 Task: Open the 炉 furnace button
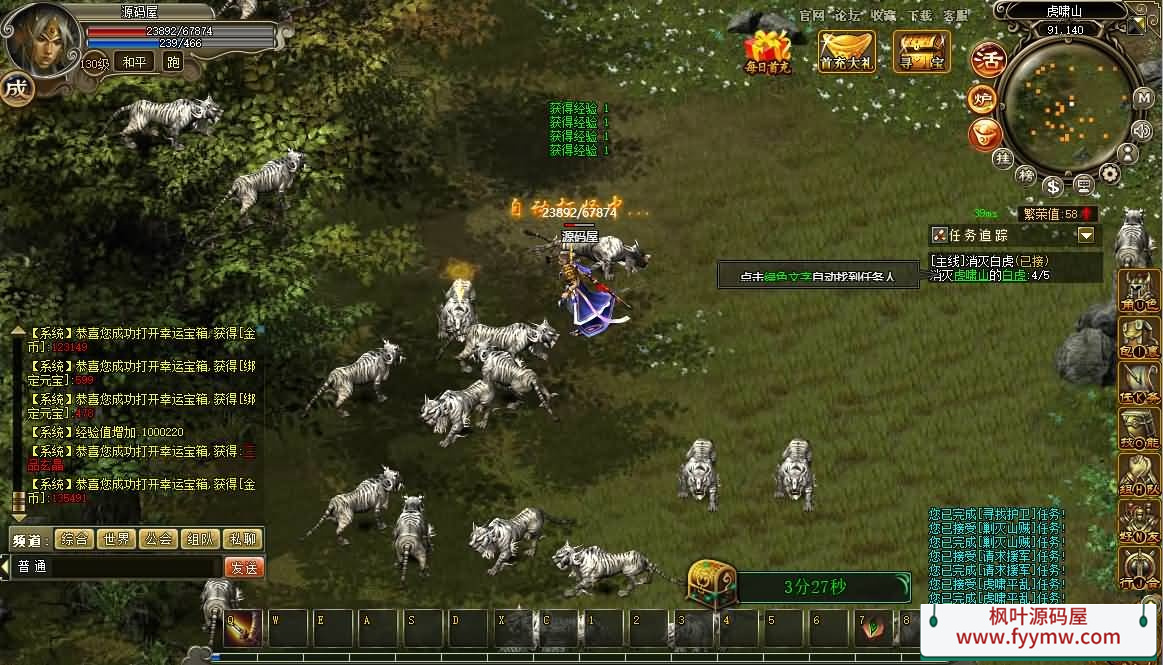(982, 99)
